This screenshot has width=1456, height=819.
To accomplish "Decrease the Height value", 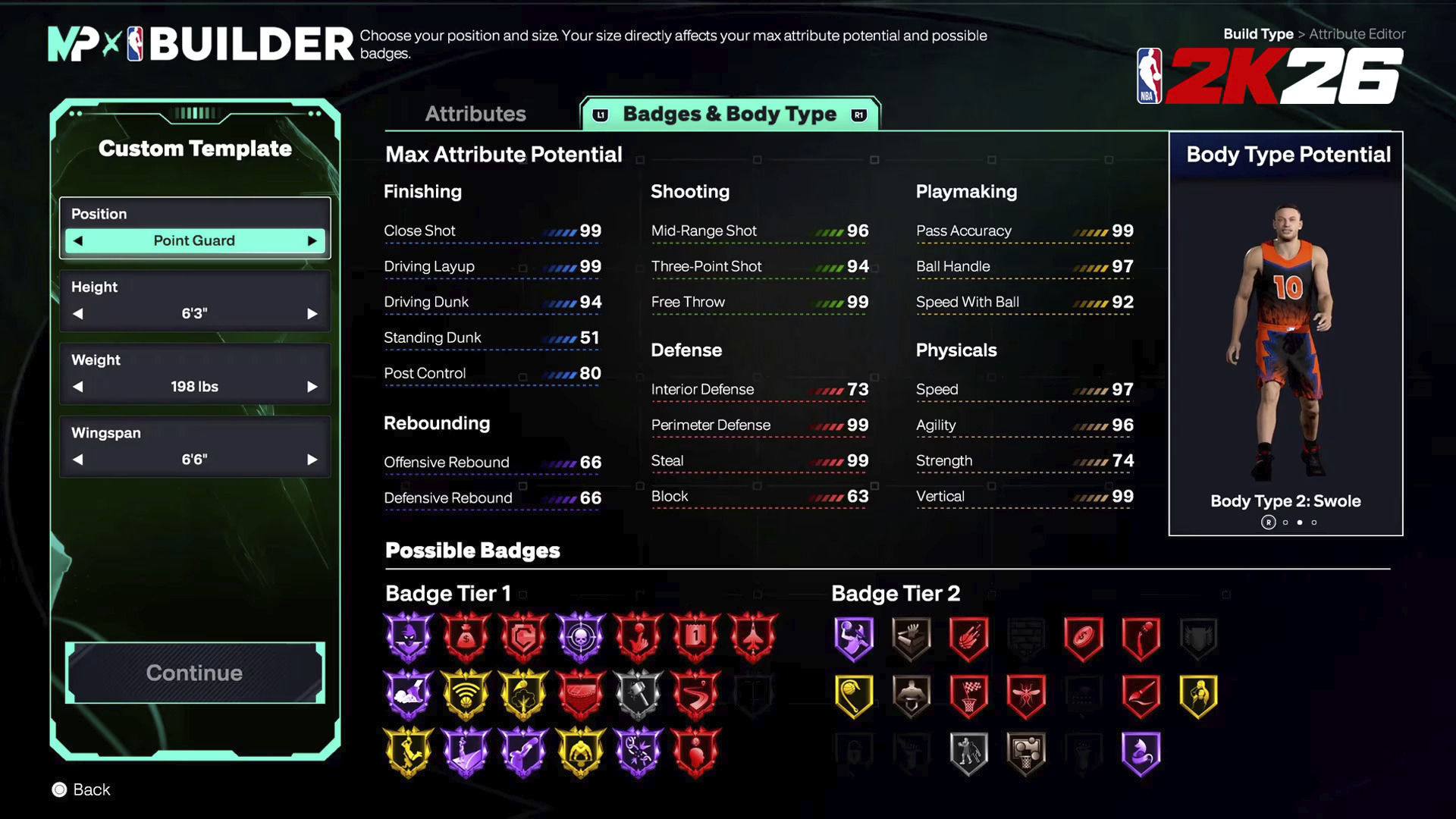I will 78,314.
